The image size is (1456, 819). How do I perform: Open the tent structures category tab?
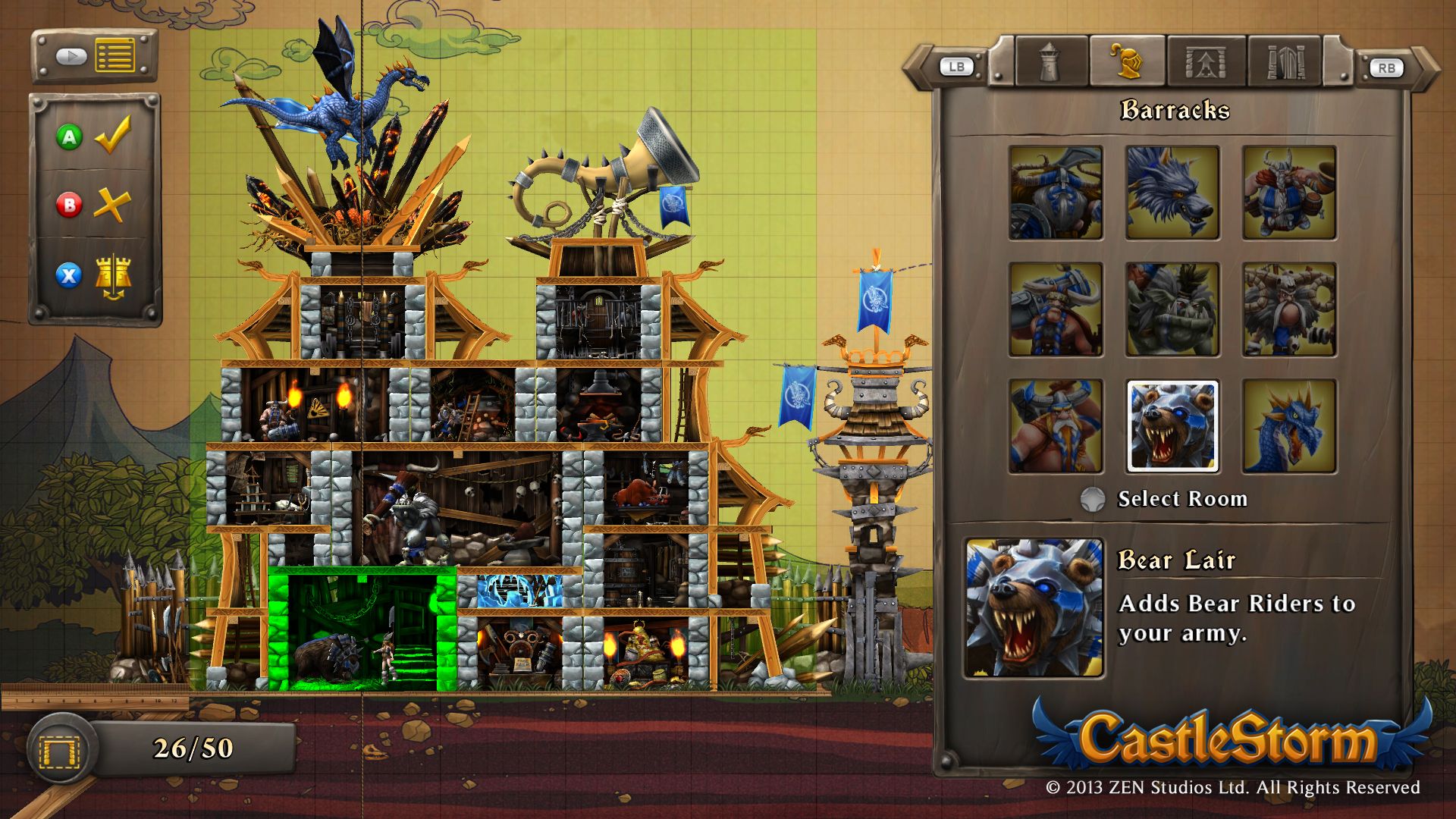pyautogui.click(x=1207, y=64)
